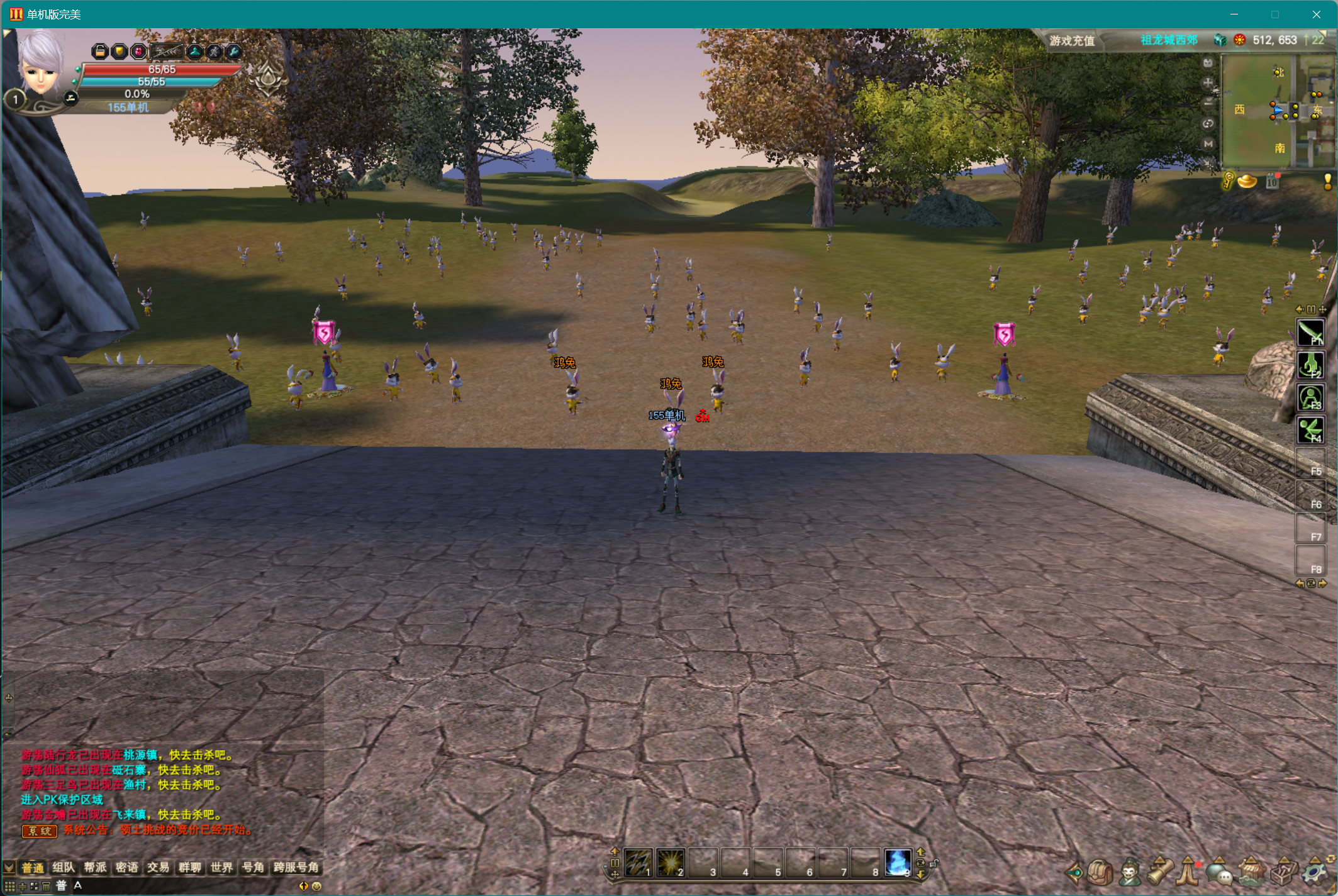Use the blue flame skill in slot 9
Viewport: 1338px width, 896px height.
pyautogui.click(x=897, y=862)
